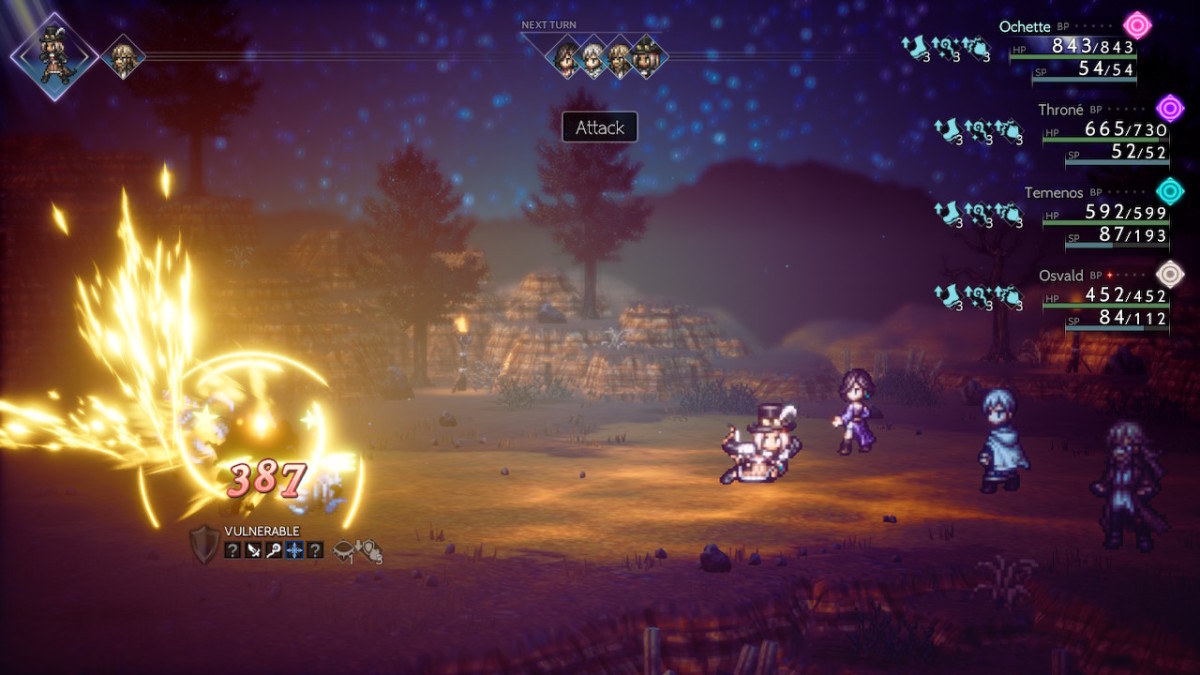The height and width of the screenshot is (675, 1200).
Task: Select Temenos in the party list
Action: [x=1053, y=192]
